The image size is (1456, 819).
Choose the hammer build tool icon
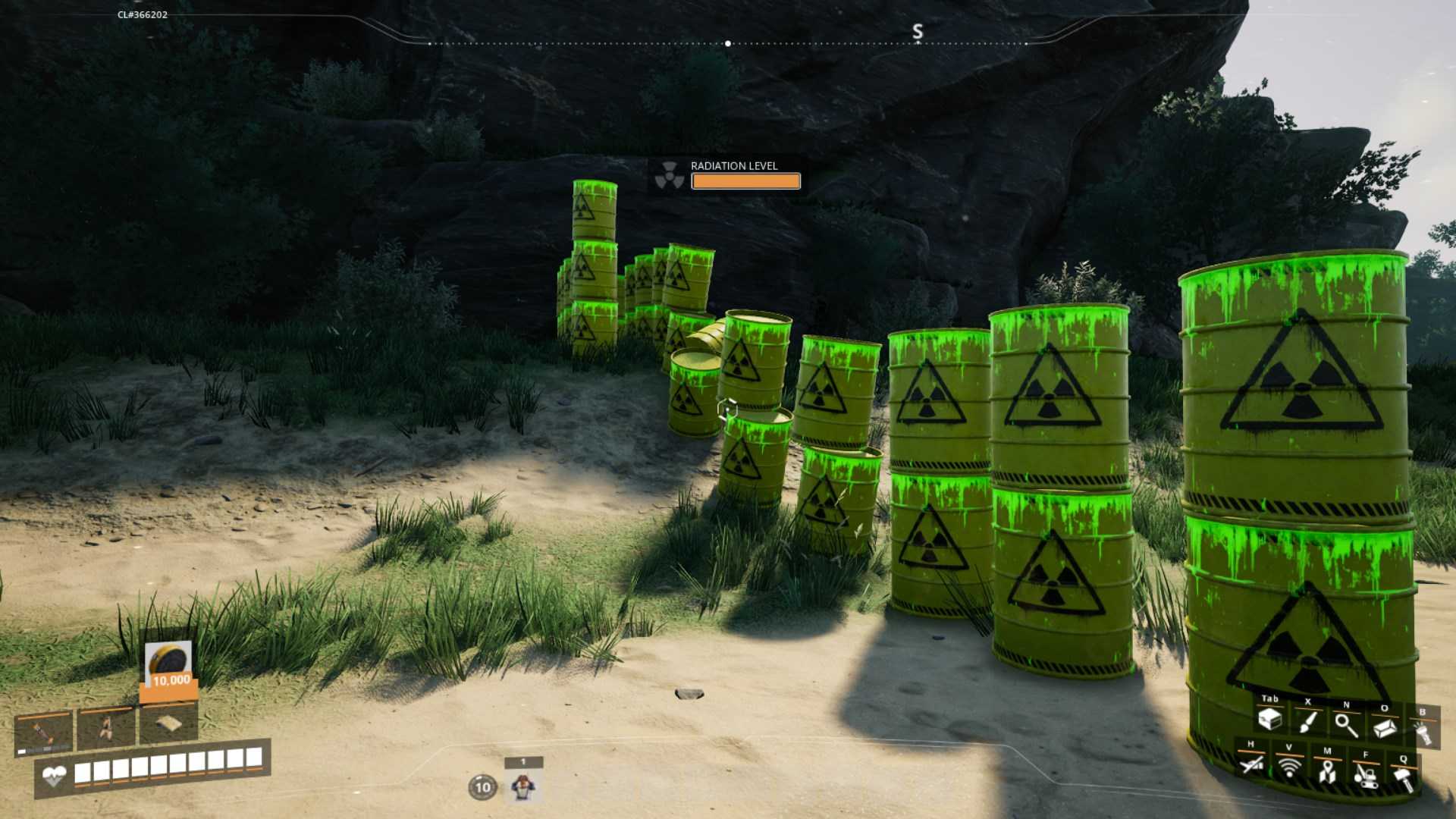pos(1404,777)
